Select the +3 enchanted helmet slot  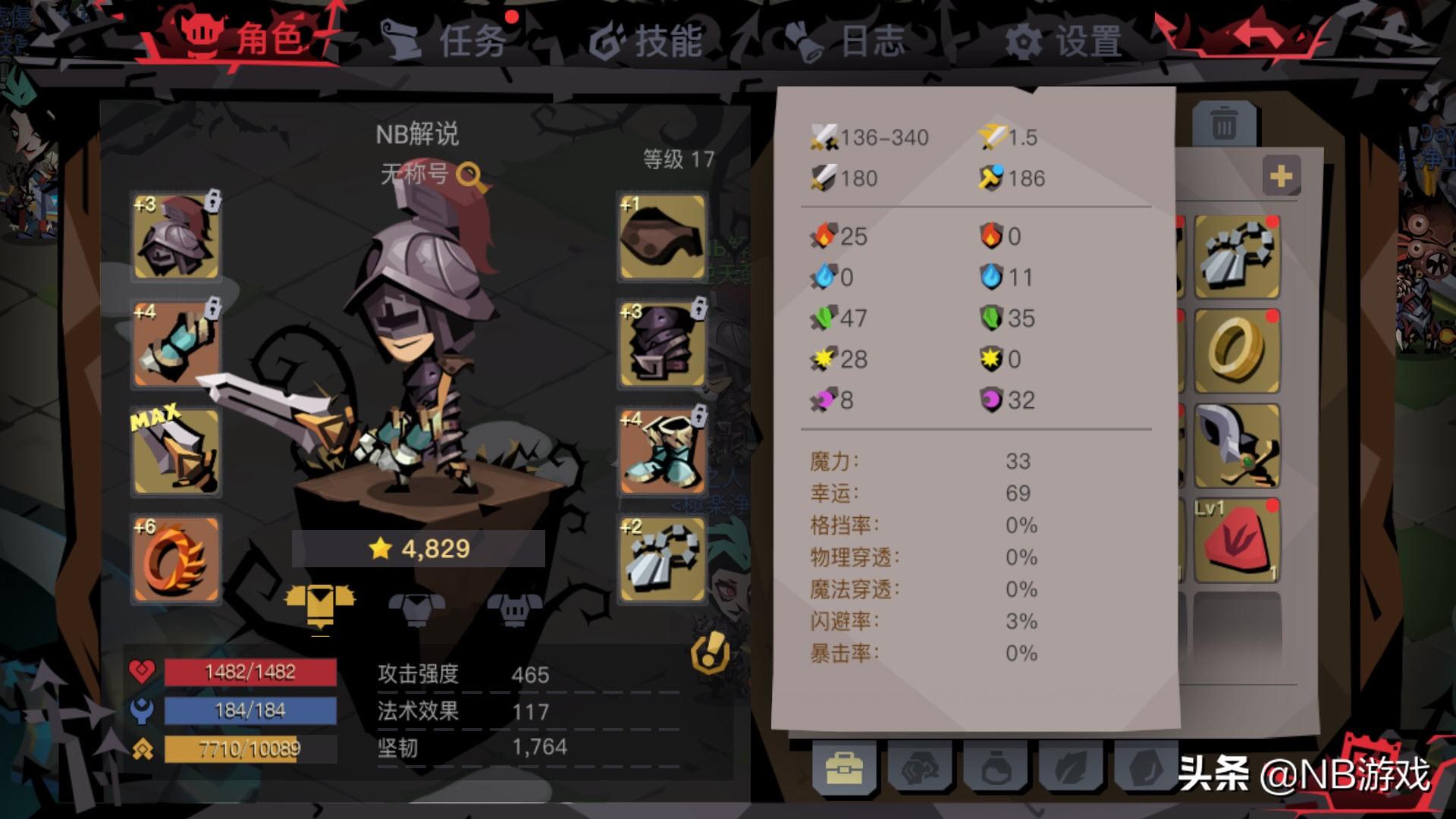(176, 239)
